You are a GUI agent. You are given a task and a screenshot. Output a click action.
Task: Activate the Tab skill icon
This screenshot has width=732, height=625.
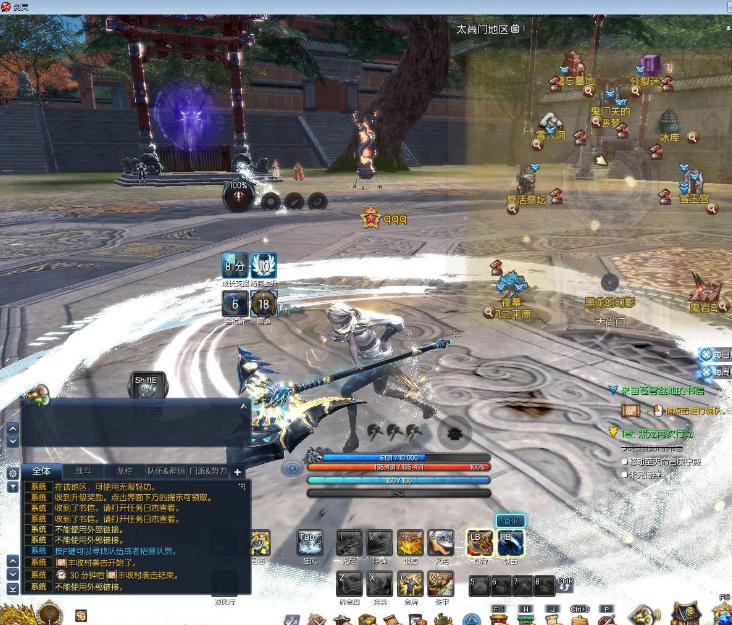coord(310,542)
